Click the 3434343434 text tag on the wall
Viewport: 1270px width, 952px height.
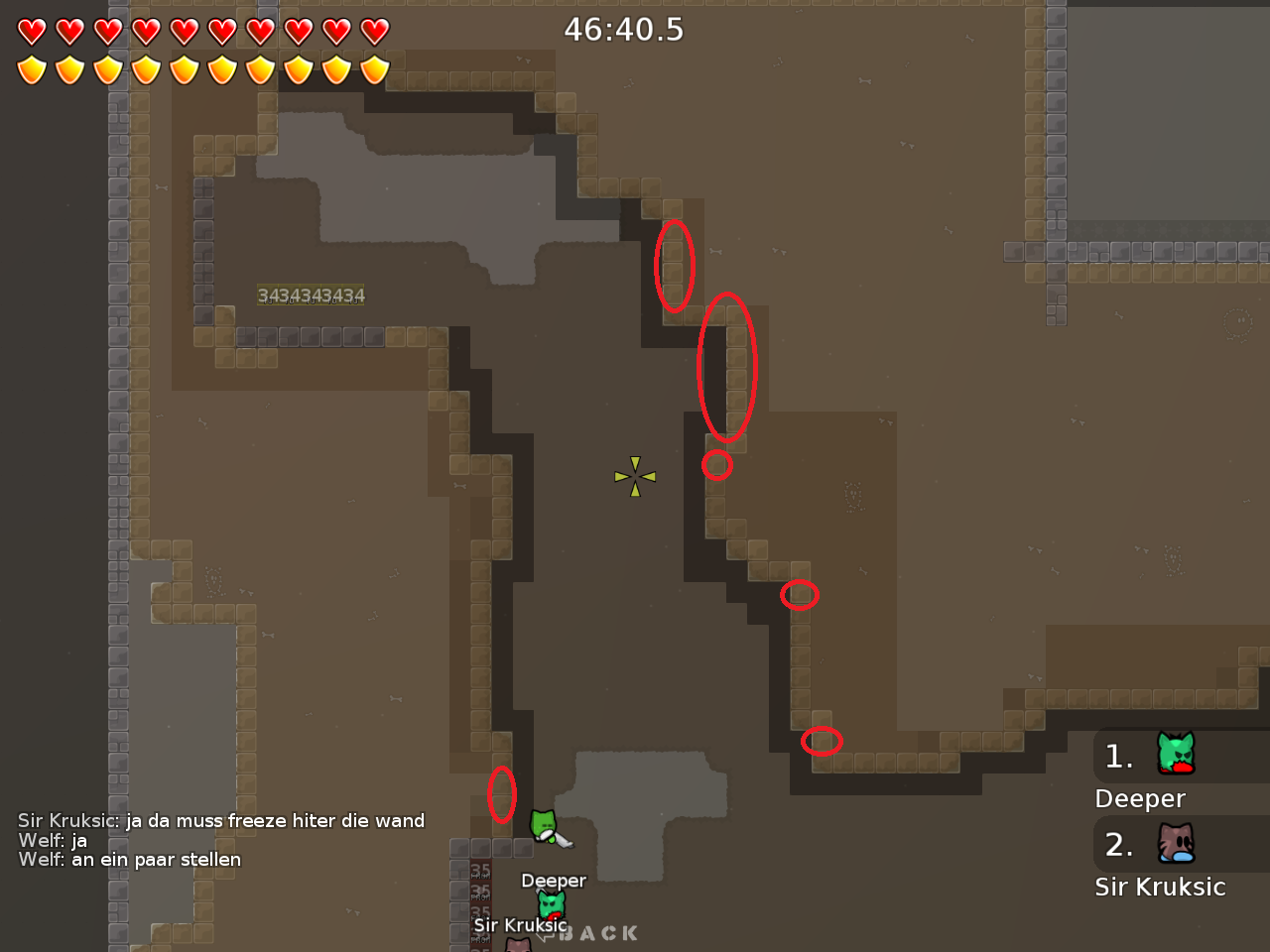[312, 295]
